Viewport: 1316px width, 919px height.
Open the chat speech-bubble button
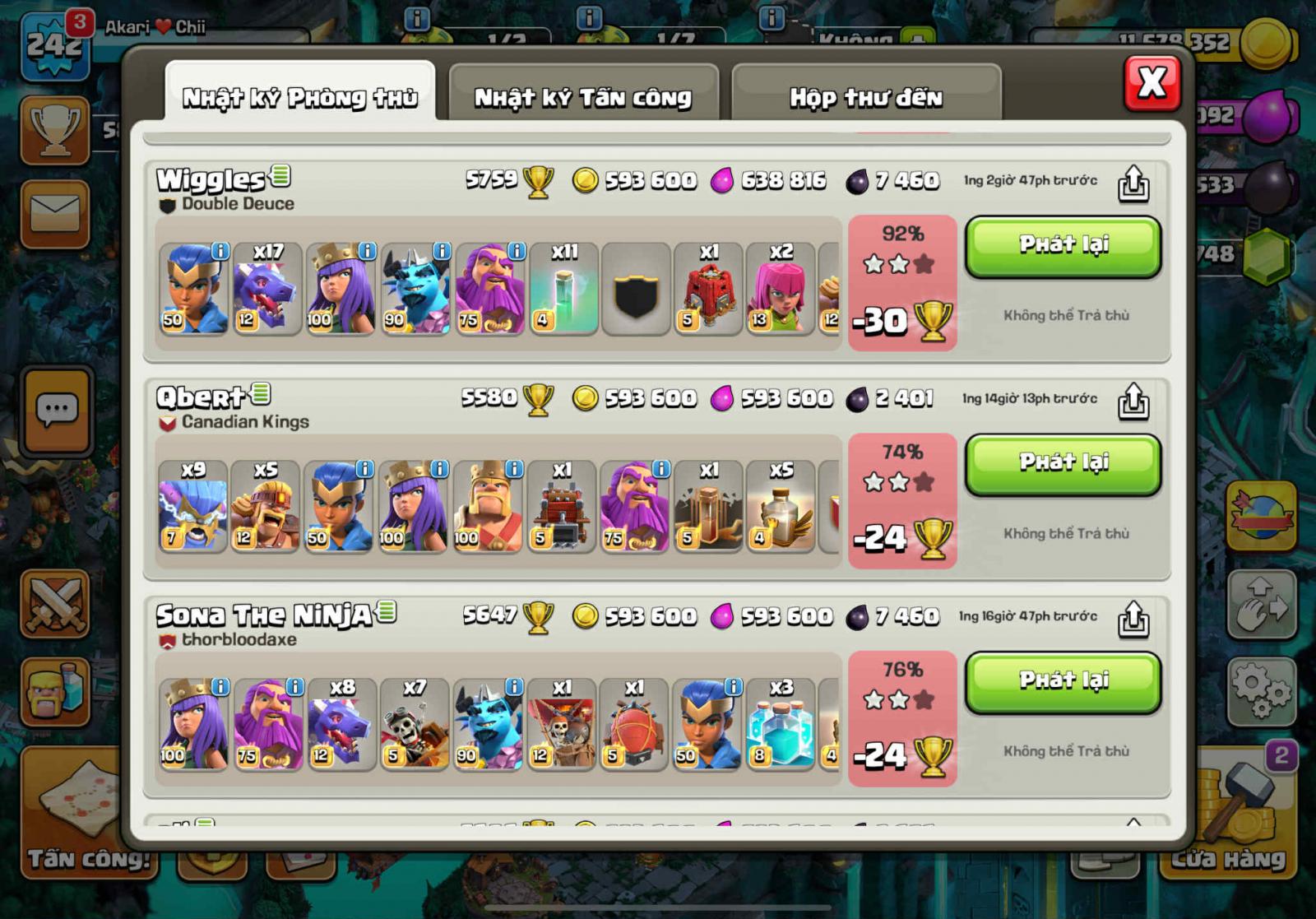click(56, 410)
